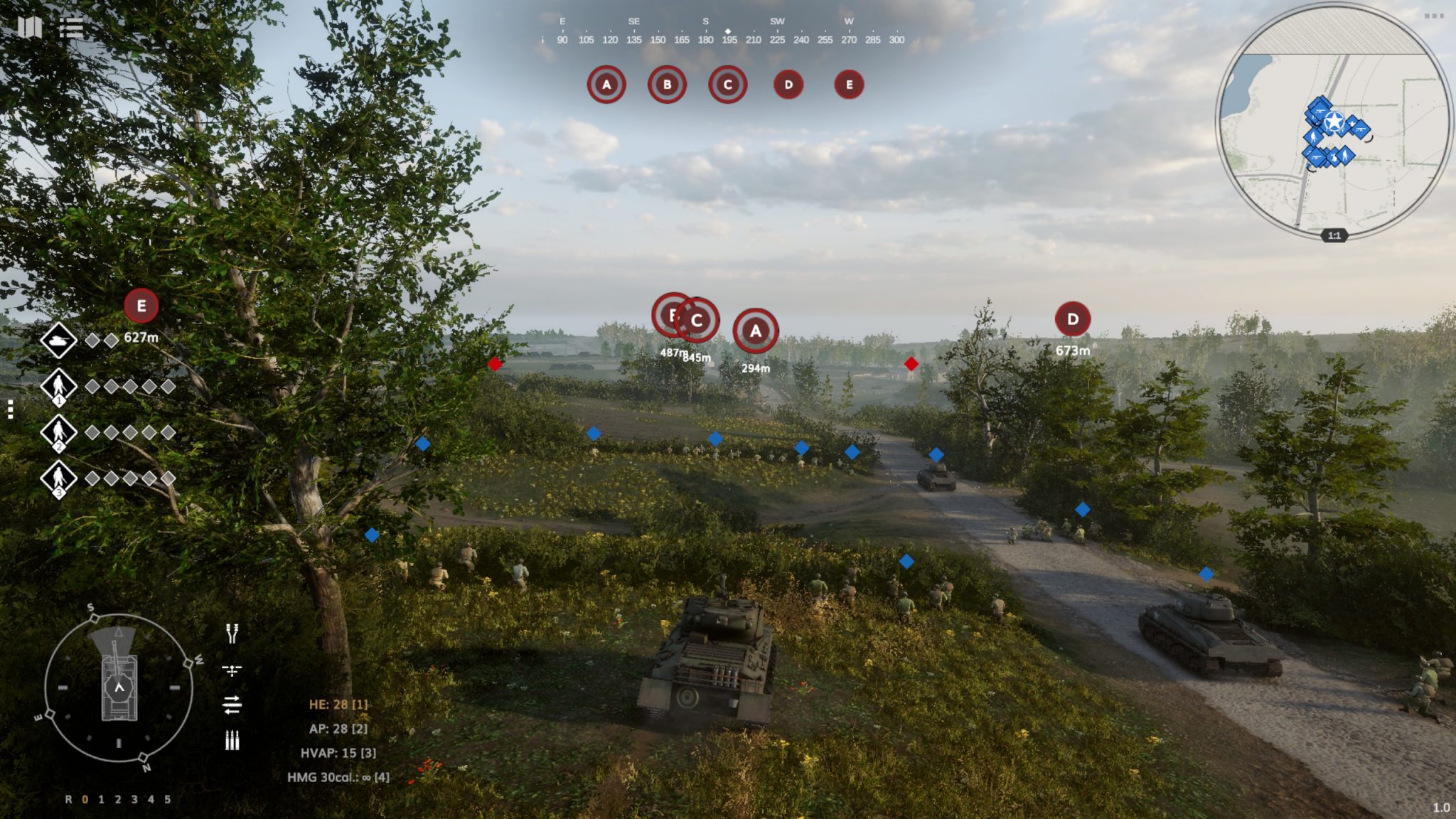The width and height of the screenshot is (1456, 819).
Task: Select objective A in the top bar
Action: (606, 85)
